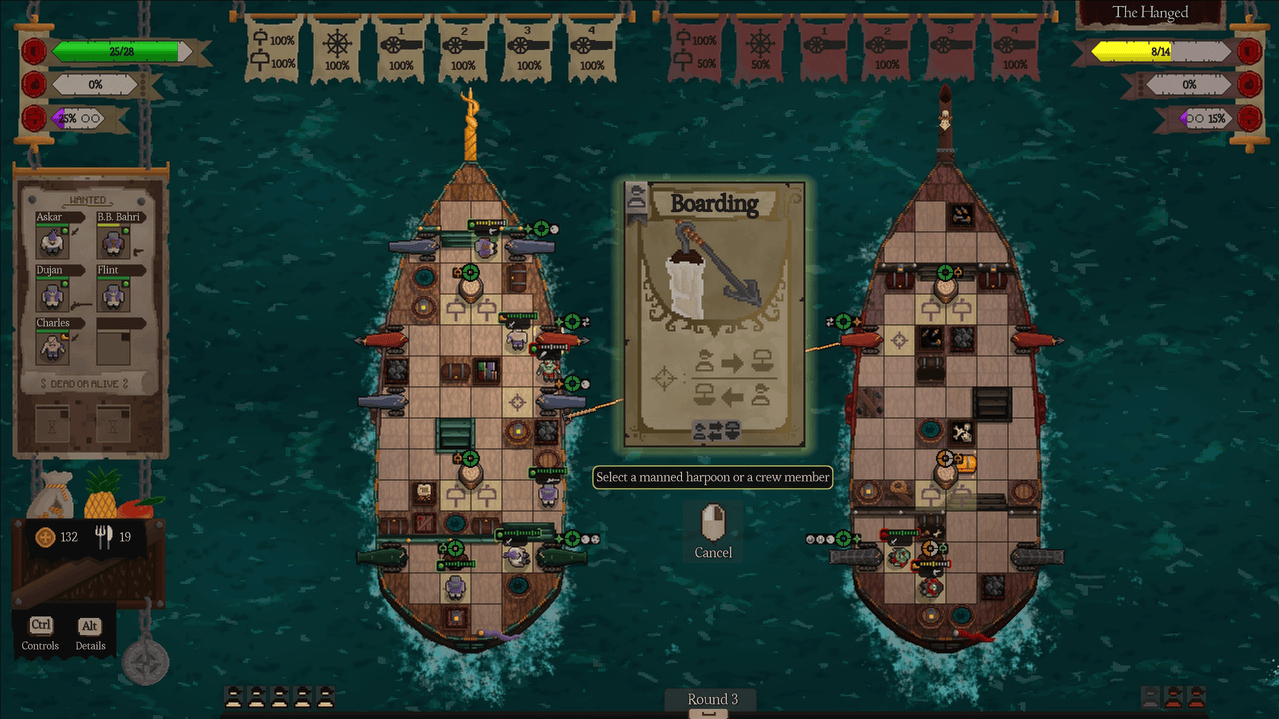Select your ship's sails status banner

(x=273, y=48)
